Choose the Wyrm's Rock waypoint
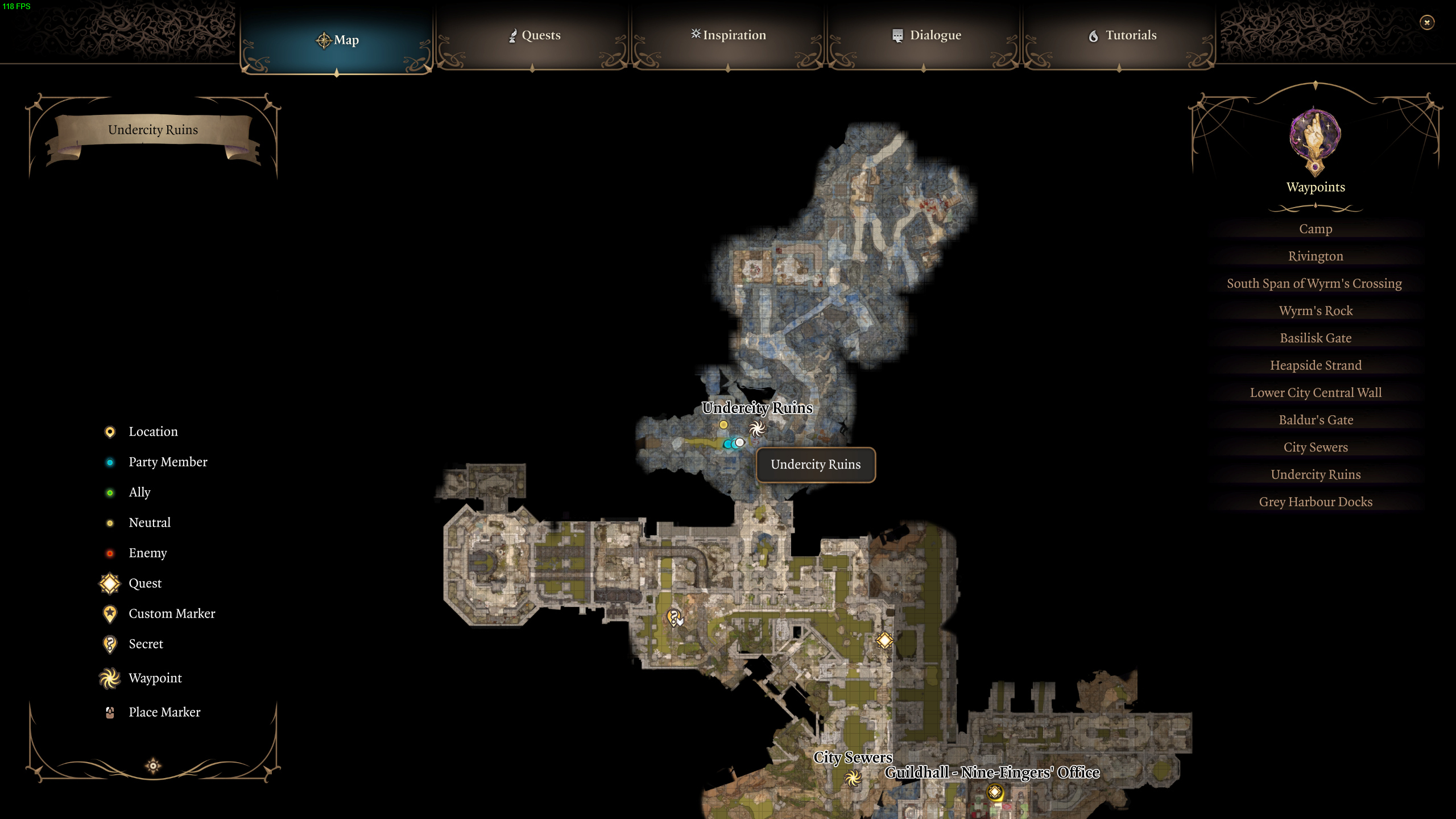Viewport: 1456px width, 819px height. pyautogui.click(x=1316, y=311)
